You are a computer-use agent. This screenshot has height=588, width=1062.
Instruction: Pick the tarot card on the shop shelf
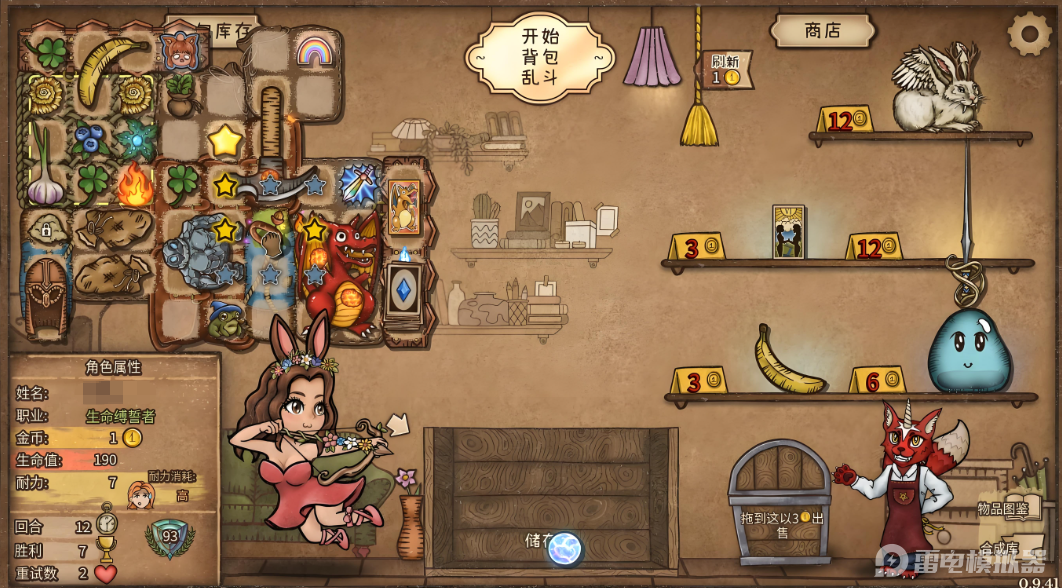click(788, 231)
